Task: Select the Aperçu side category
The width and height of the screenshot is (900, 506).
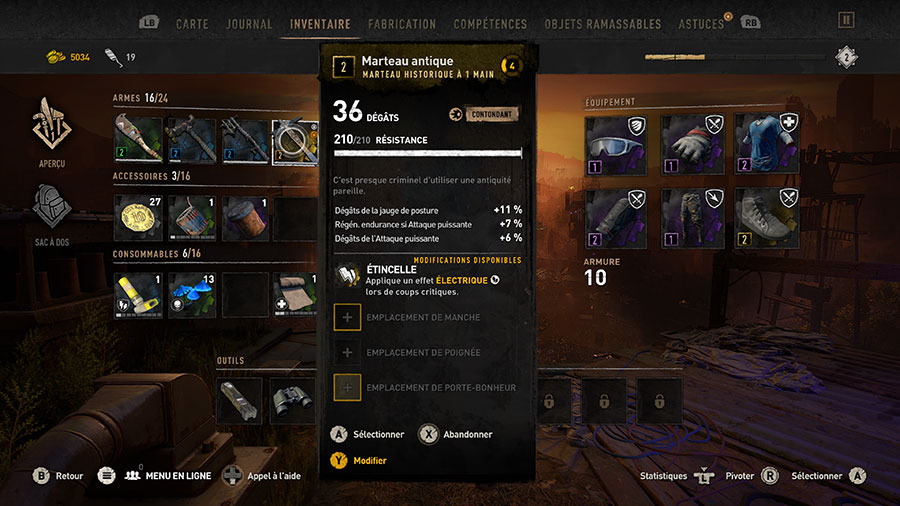Action: point(52,132)
